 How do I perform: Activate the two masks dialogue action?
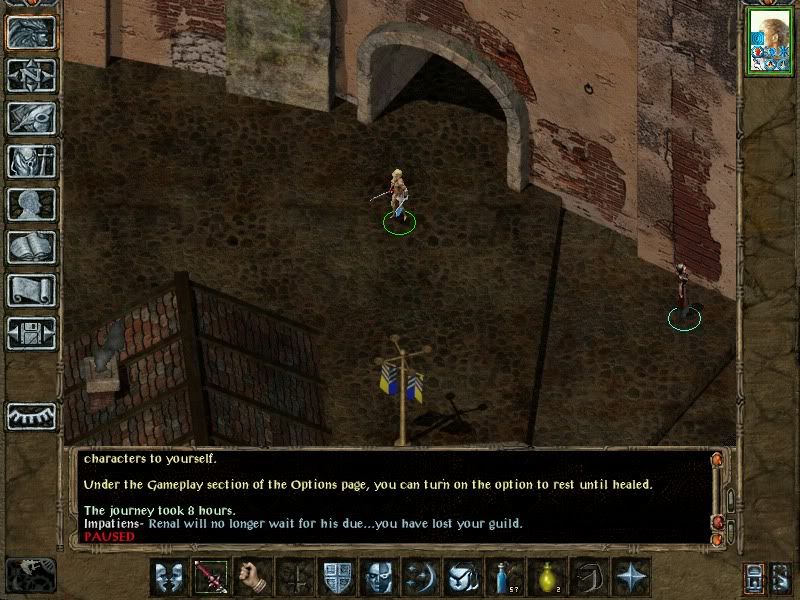coord(168,578)
